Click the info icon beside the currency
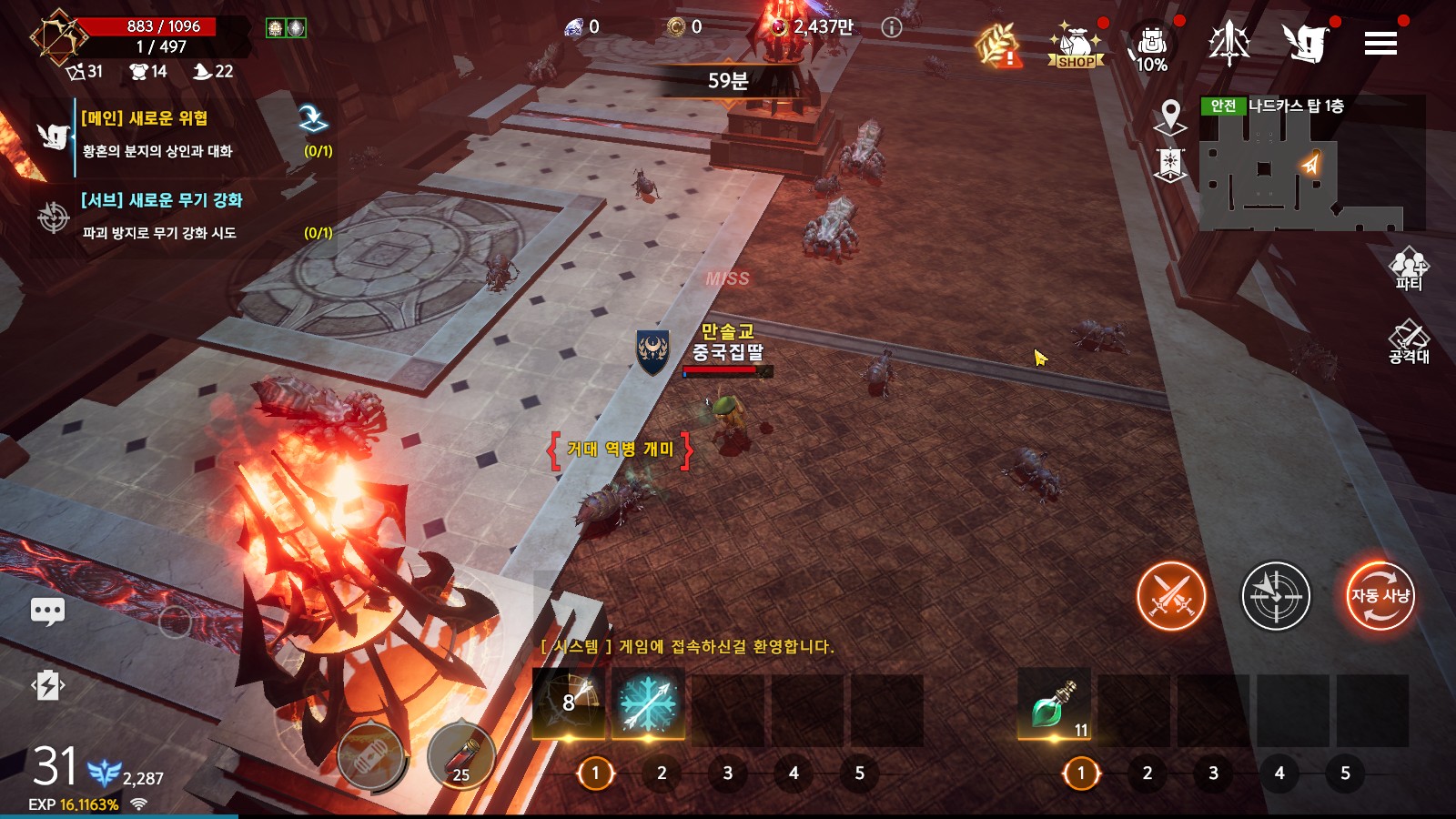 (892, 27)
